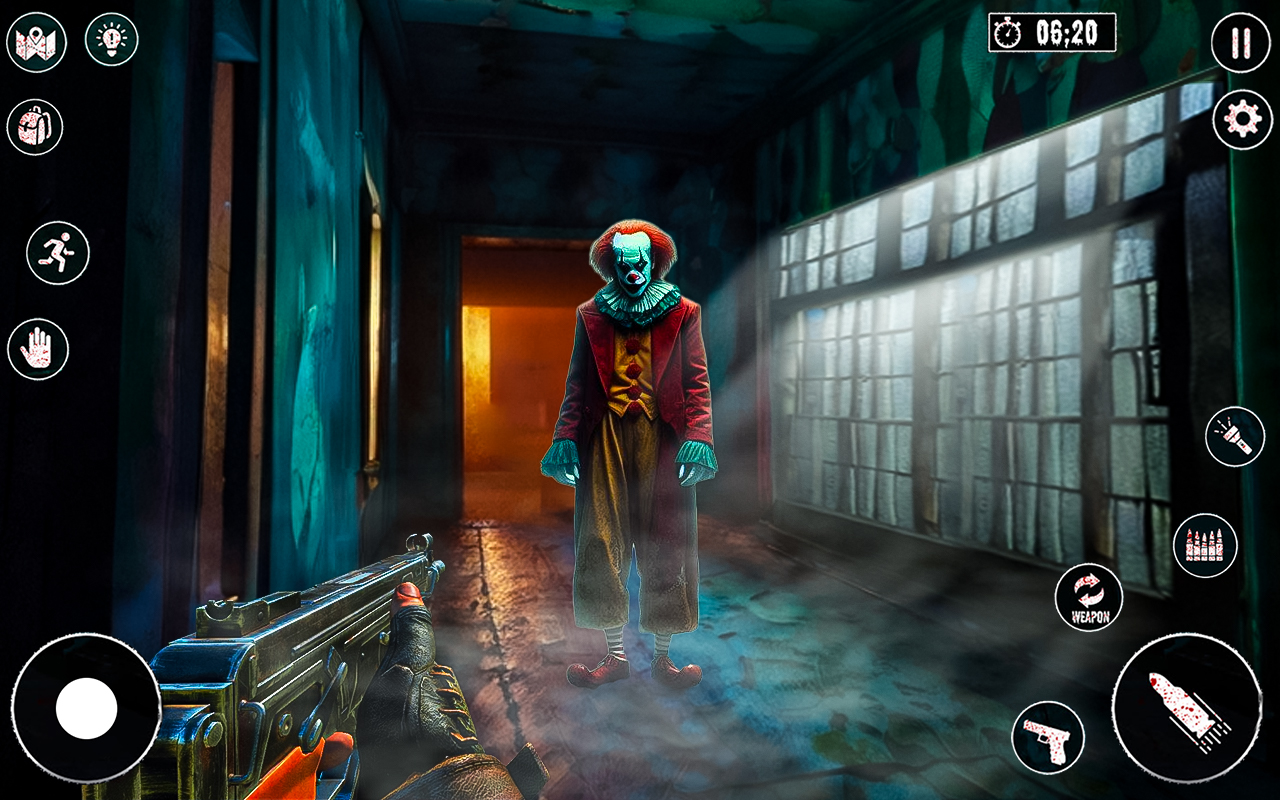Tap the stopwatch icon beside the timer
Screen dimensions: 1280x800
[1008, 33]
